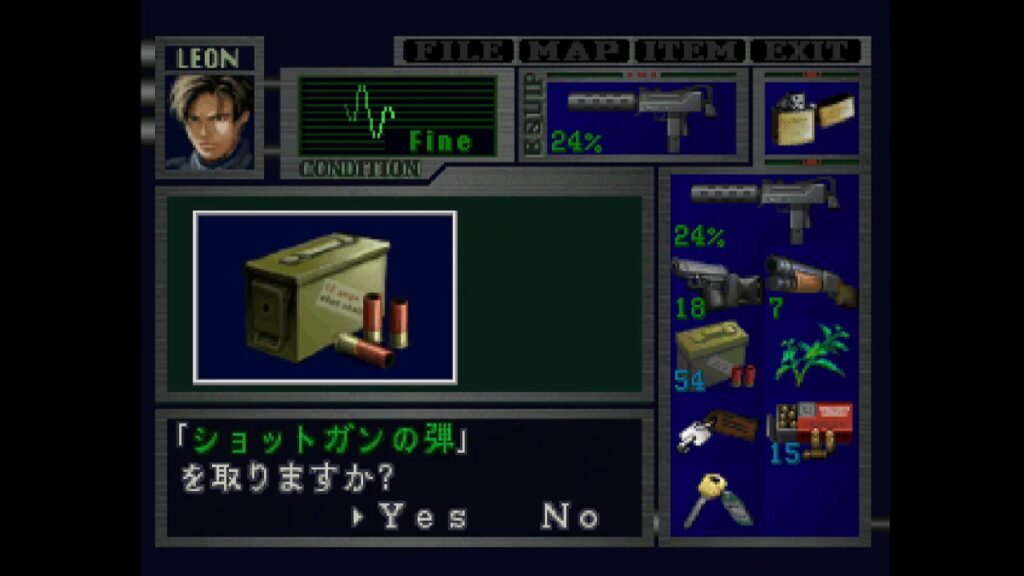Click the shotgun shells preview image
The width and height of the screenshot is (1024, 576).
(325, 297)
